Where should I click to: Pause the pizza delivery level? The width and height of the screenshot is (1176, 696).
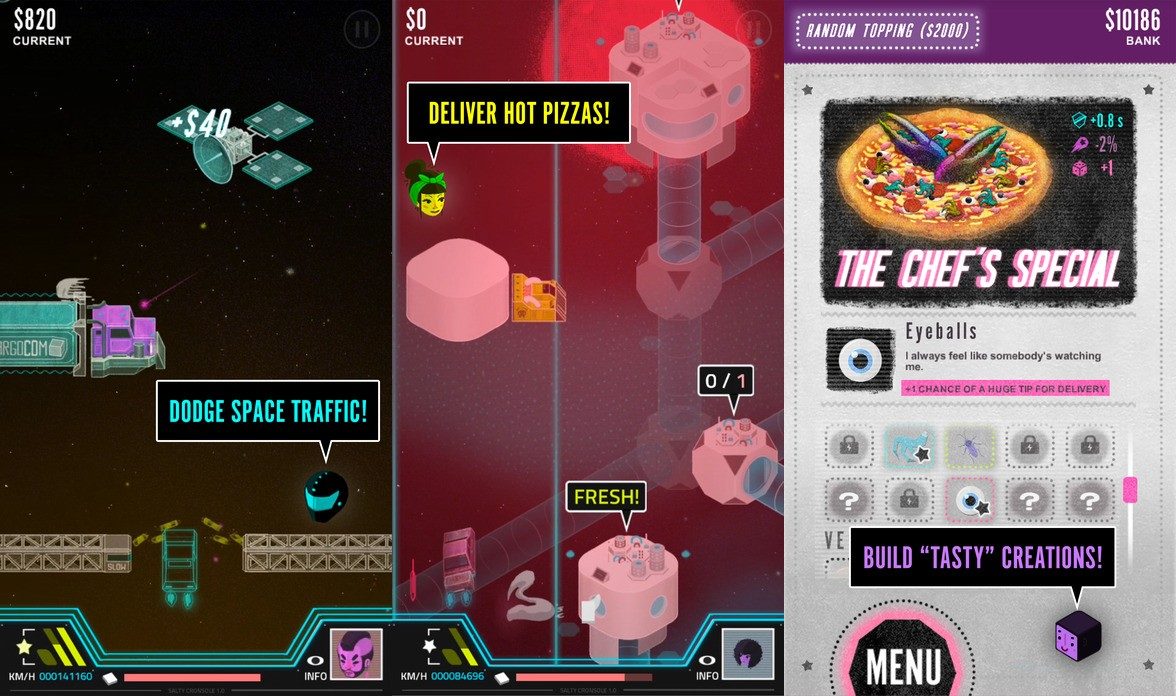(x=753, y=29)
